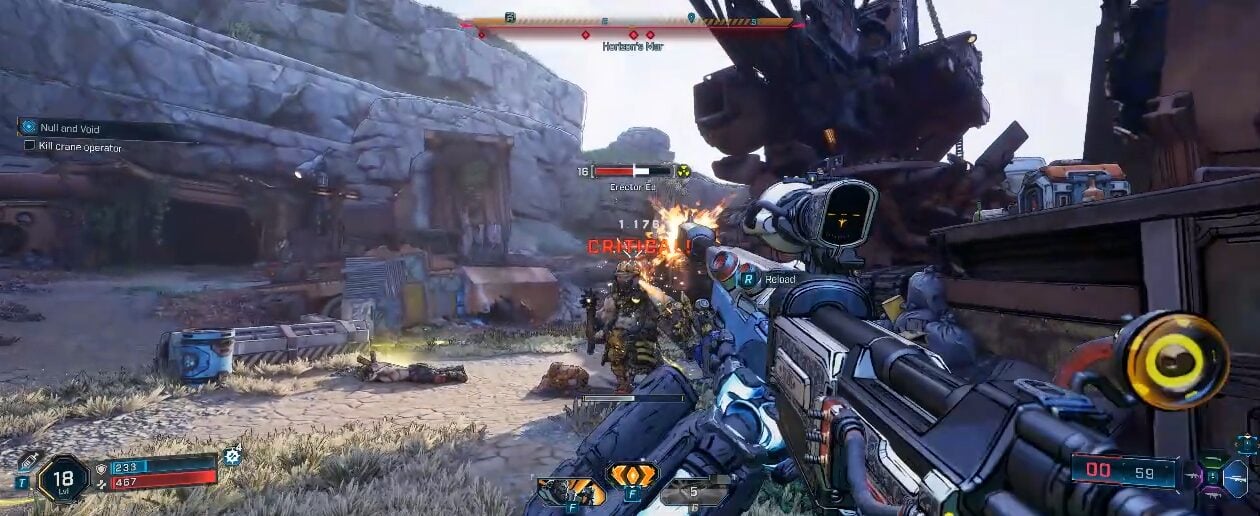Select the grenade ordnance slot showing 5
This screenshot has width=1260, height=516.
point(695,492)
